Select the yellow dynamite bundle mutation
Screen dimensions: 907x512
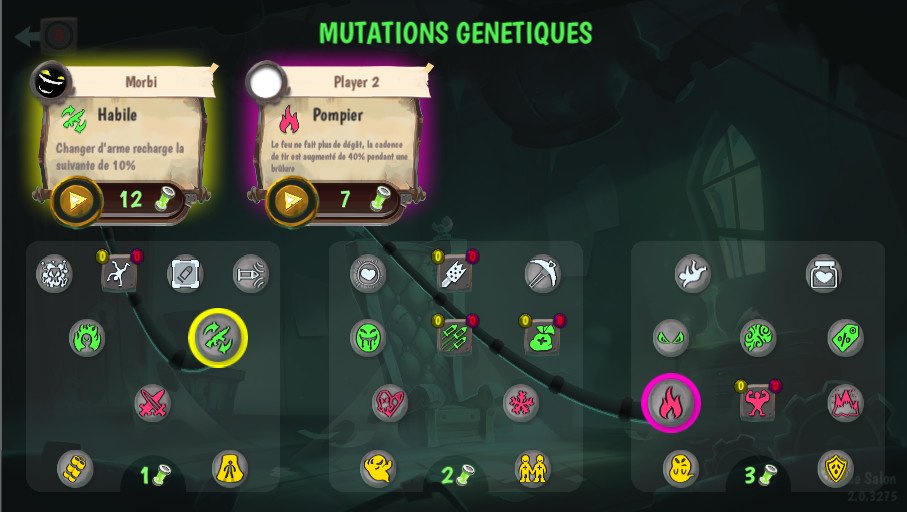[x=76, y=467]
